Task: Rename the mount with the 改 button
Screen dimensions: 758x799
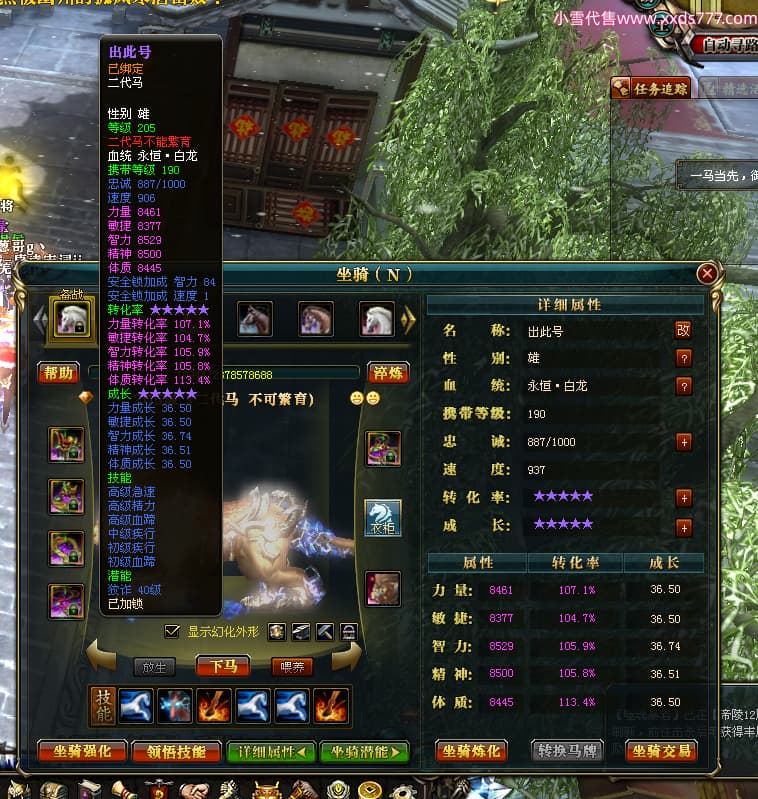Action: pos(684,330)
